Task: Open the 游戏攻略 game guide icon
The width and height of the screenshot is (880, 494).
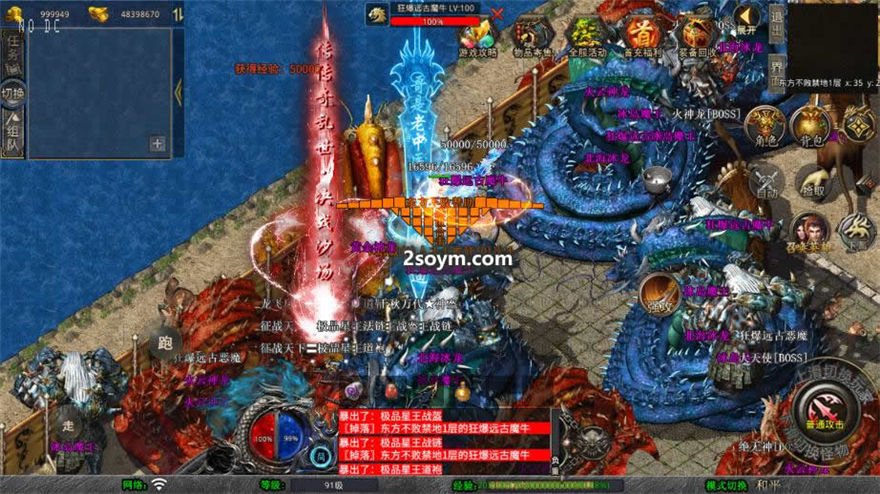Action: (x=476, y=37)
